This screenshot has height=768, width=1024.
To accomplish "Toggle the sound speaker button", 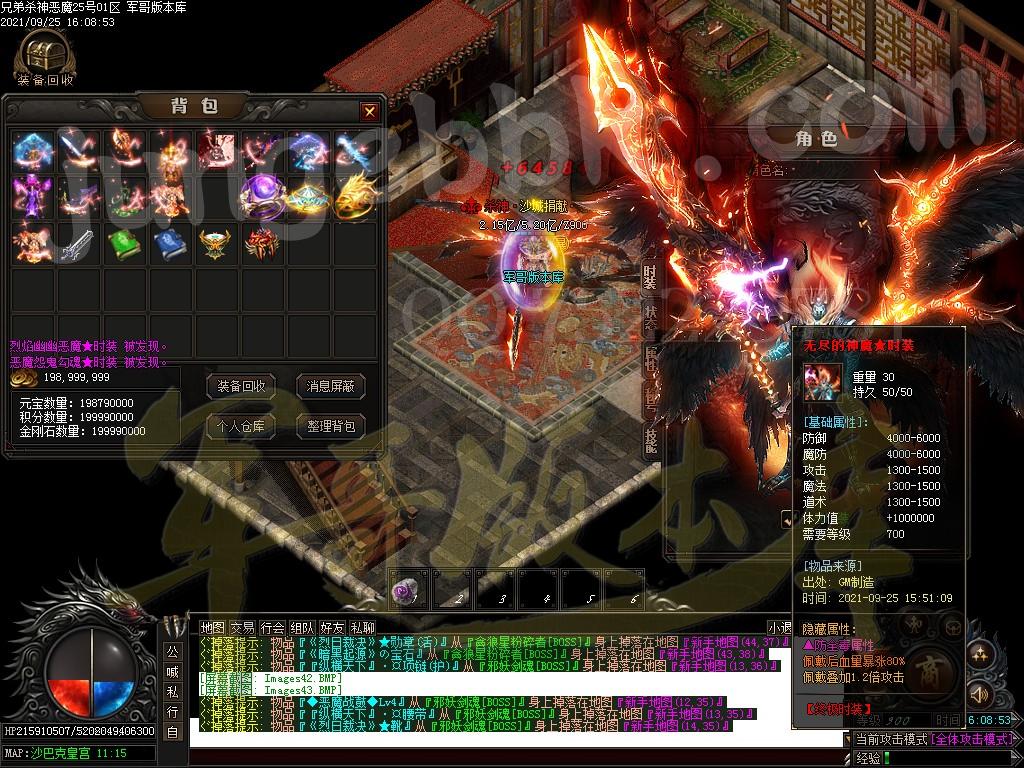I will (x=980, y=694).
